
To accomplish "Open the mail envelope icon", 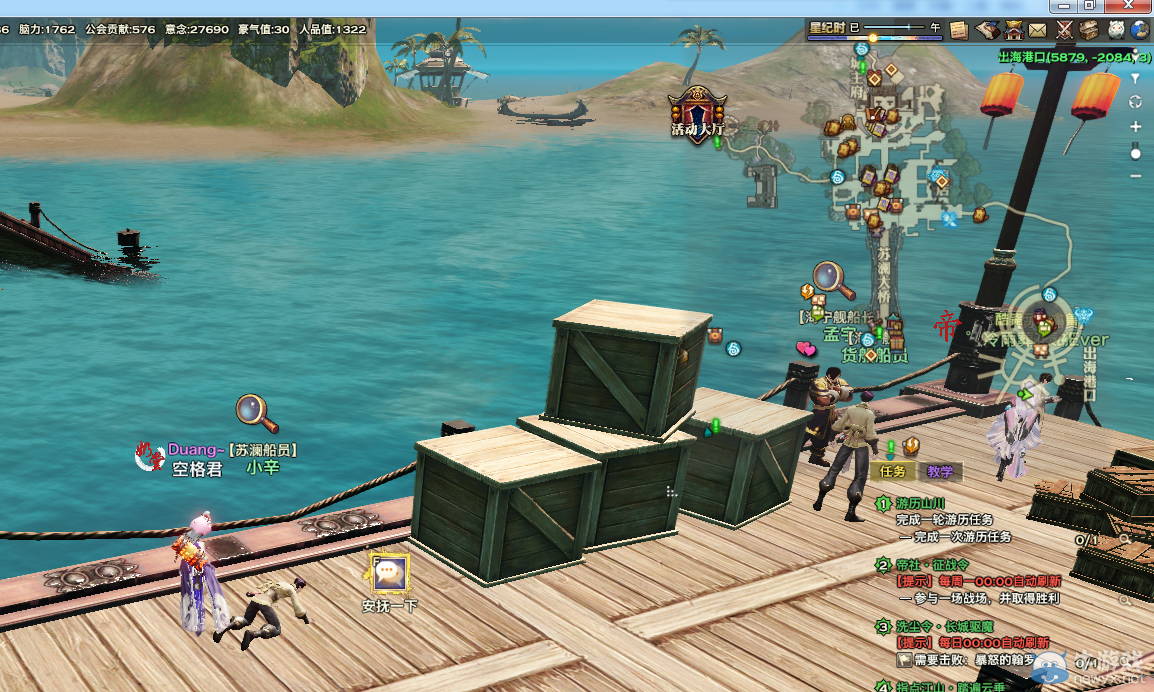I will (x=1038, y=30).
